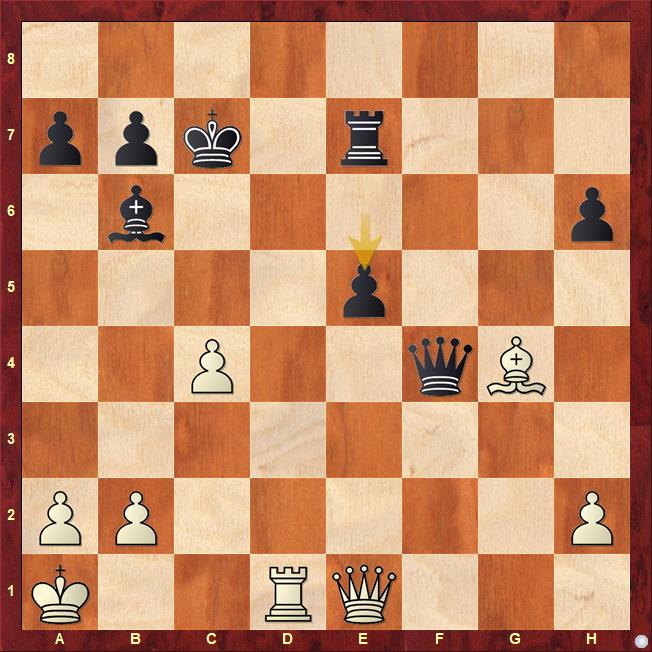Screen dimensions: 652x652
Task: Select the black queen on f4
Action: (440, 365)
